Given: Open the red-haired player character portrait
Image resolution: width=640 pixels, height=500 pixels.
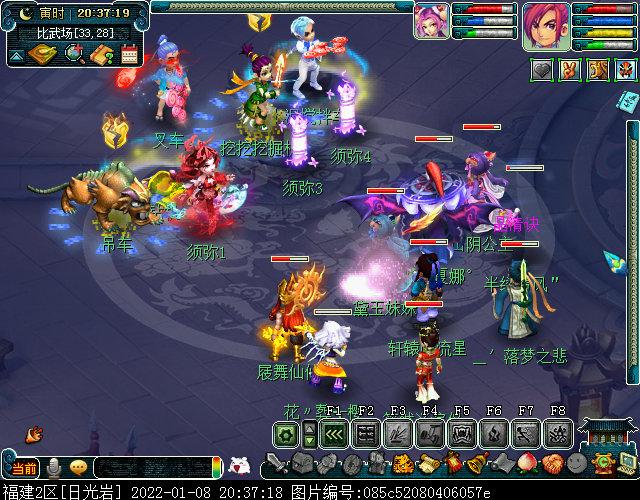Looking at the screenshot, I should (545, 23).
